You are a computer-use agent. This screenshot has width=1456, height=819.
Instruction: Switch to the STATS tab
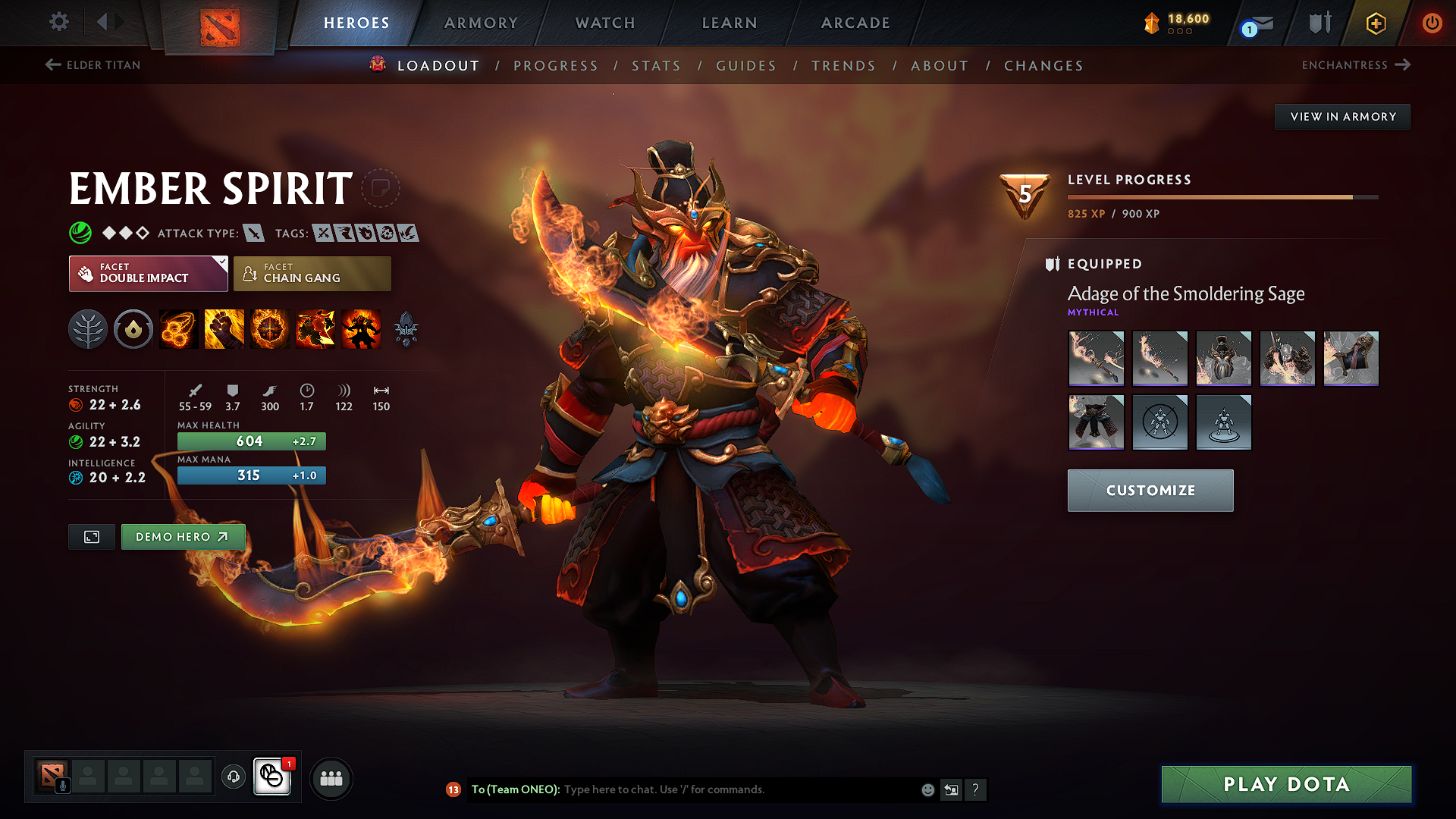coord(656,65)
